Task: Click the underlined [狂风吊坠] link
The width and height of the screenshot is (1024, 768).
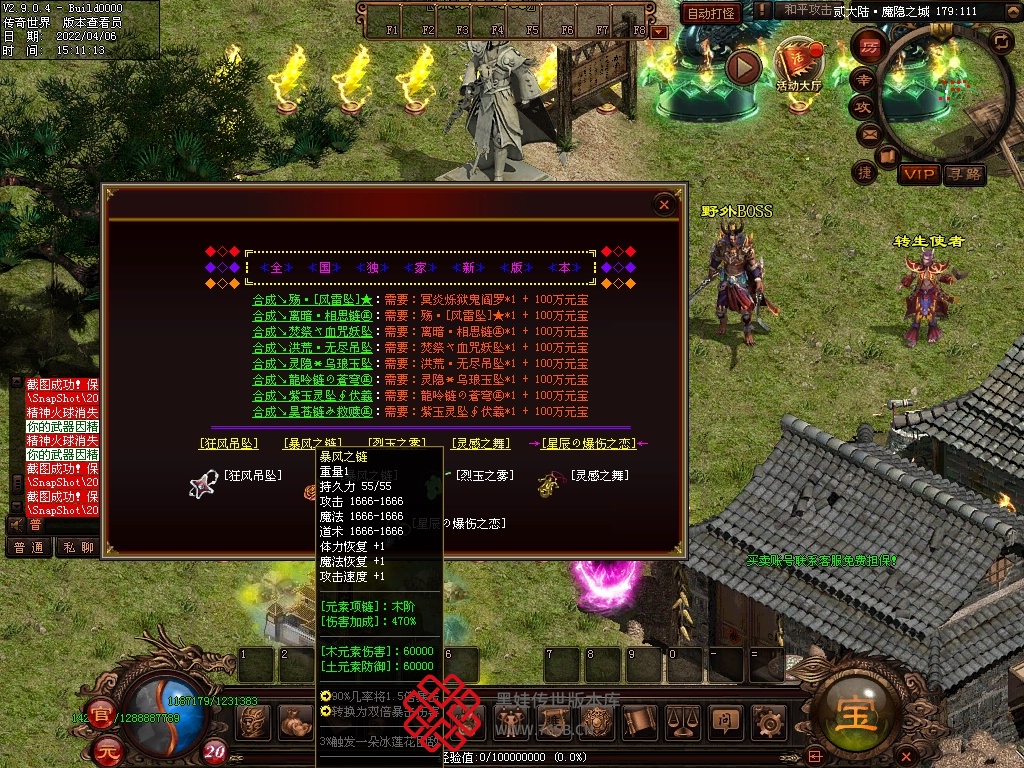Action: click(x=229, y=443)
